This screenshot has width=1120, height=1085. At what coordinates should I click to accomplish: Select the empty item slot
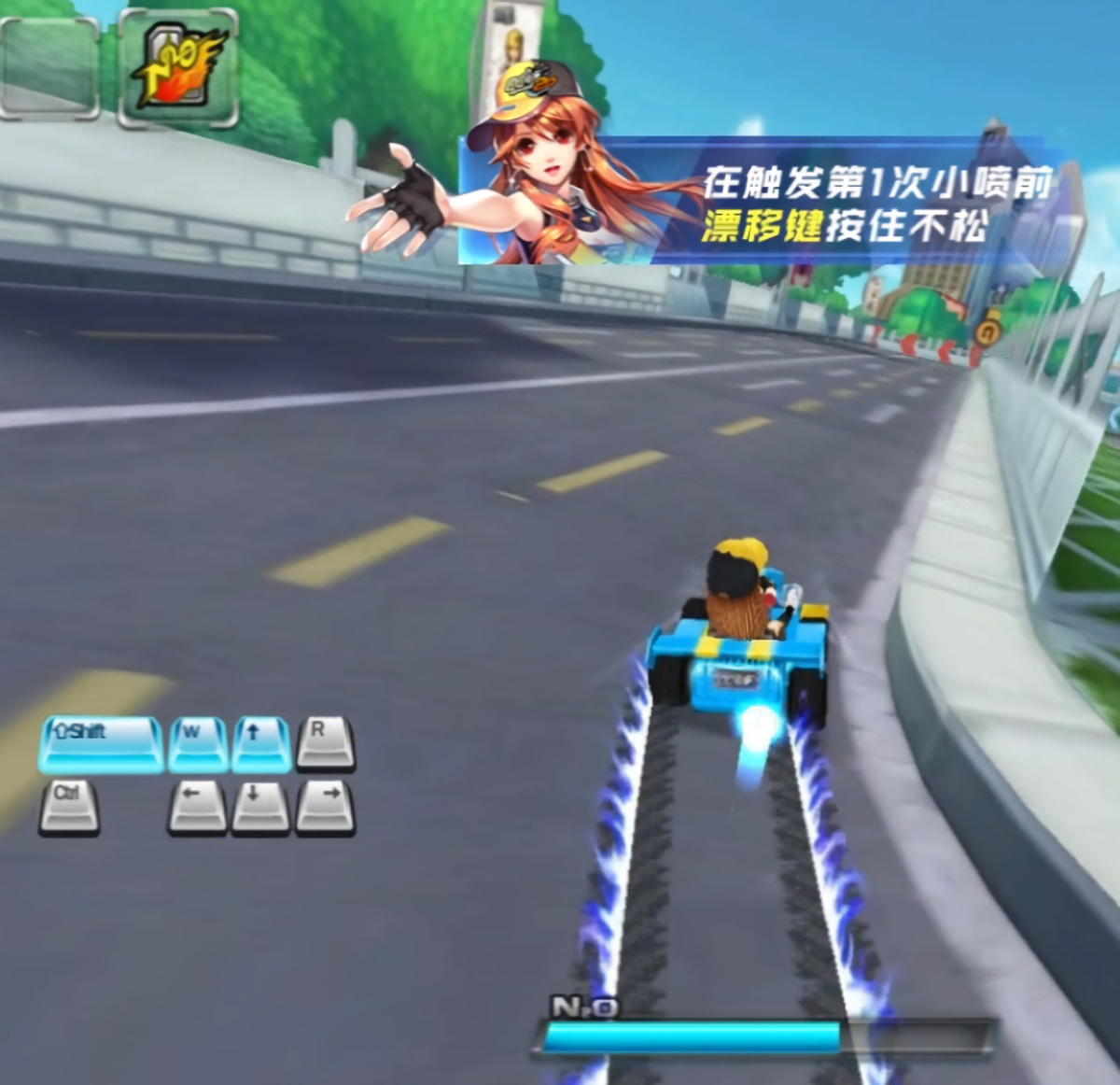[49, 68]
